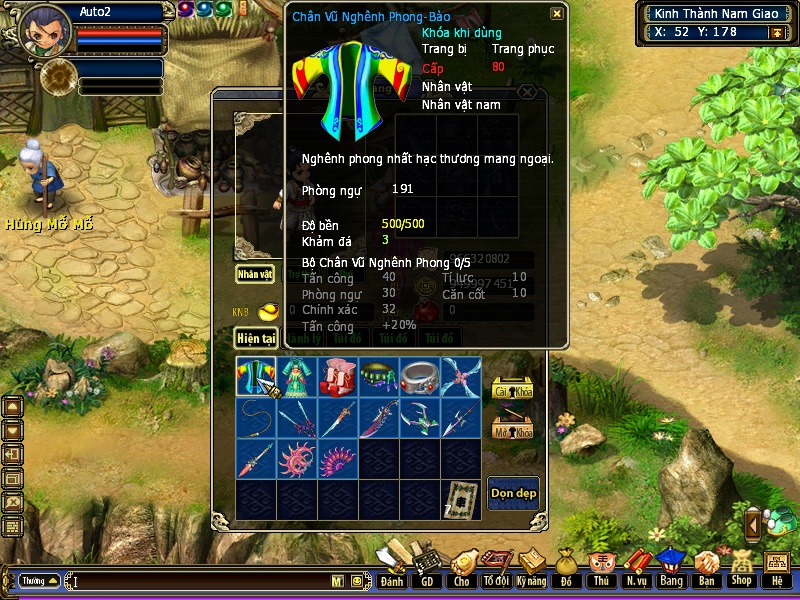The image size is (800, 600).
Task: Focus the chat input field
Action: [200, 580]
